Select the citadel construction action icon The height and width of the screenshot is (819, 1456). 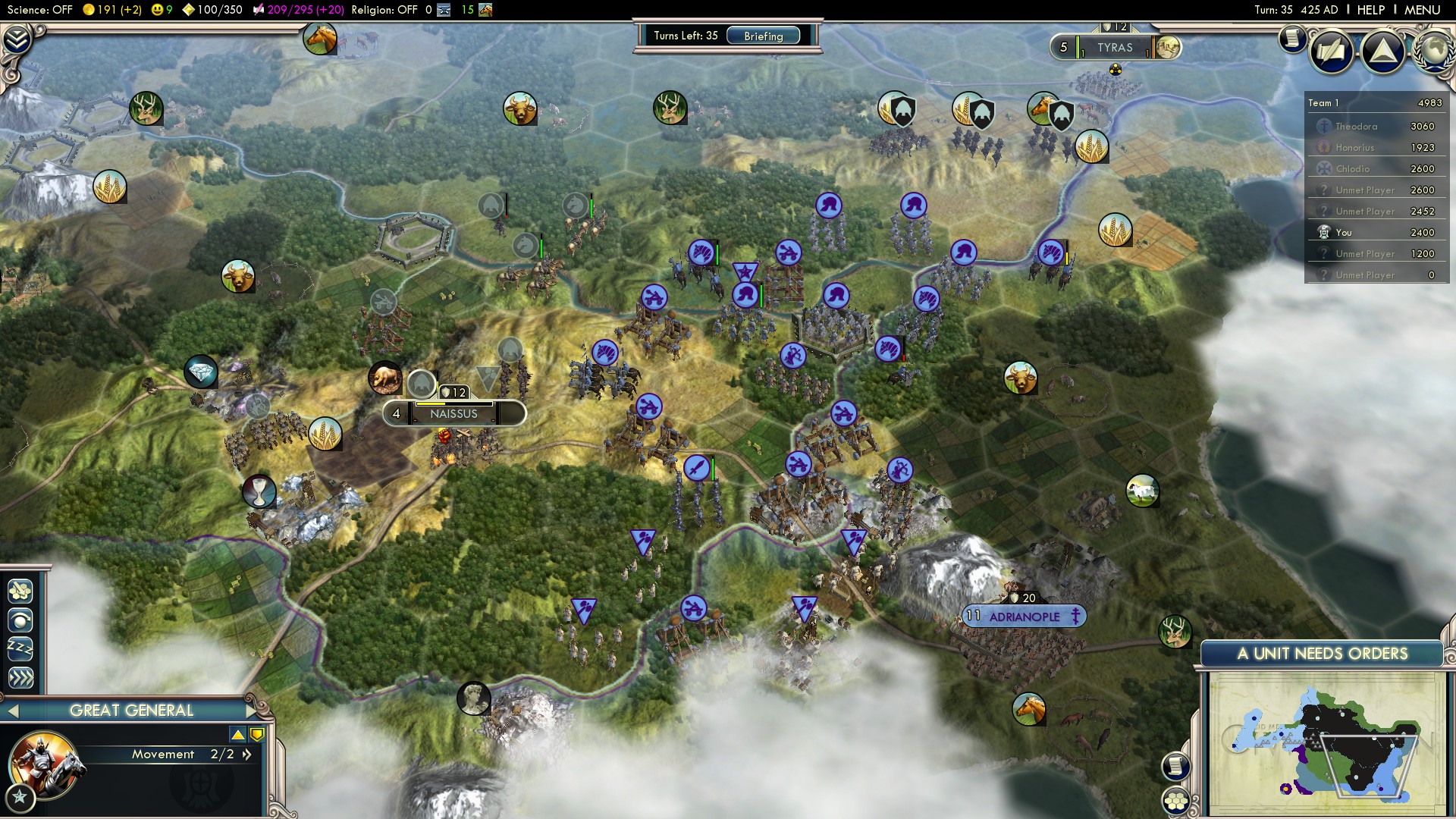[20, 590]
